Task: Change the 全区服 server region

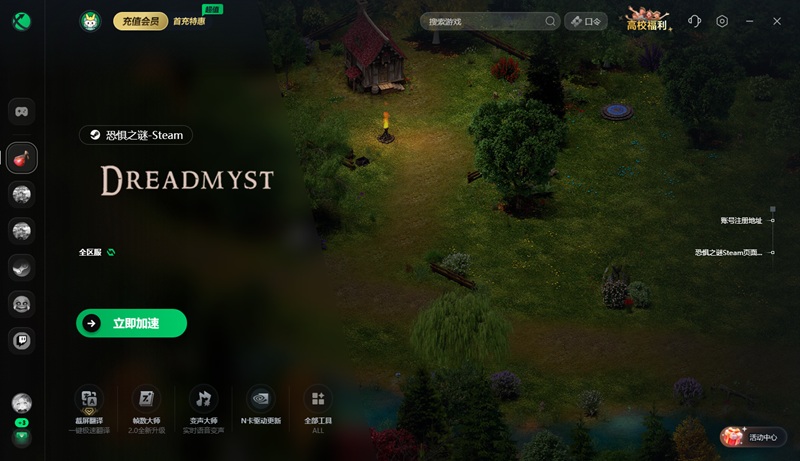Action: click(98, 252)
